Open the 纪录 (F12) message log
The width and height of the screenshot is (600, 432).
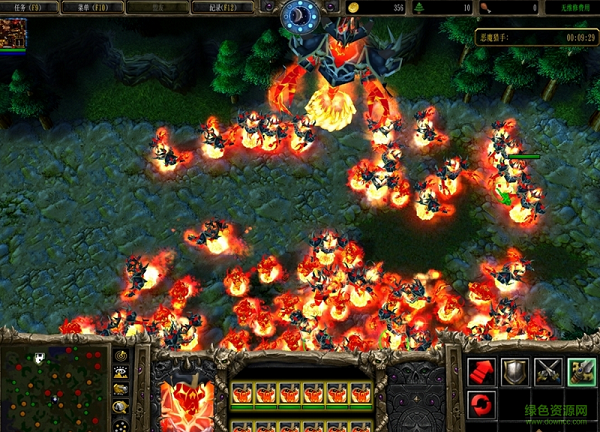click(231, 7)
